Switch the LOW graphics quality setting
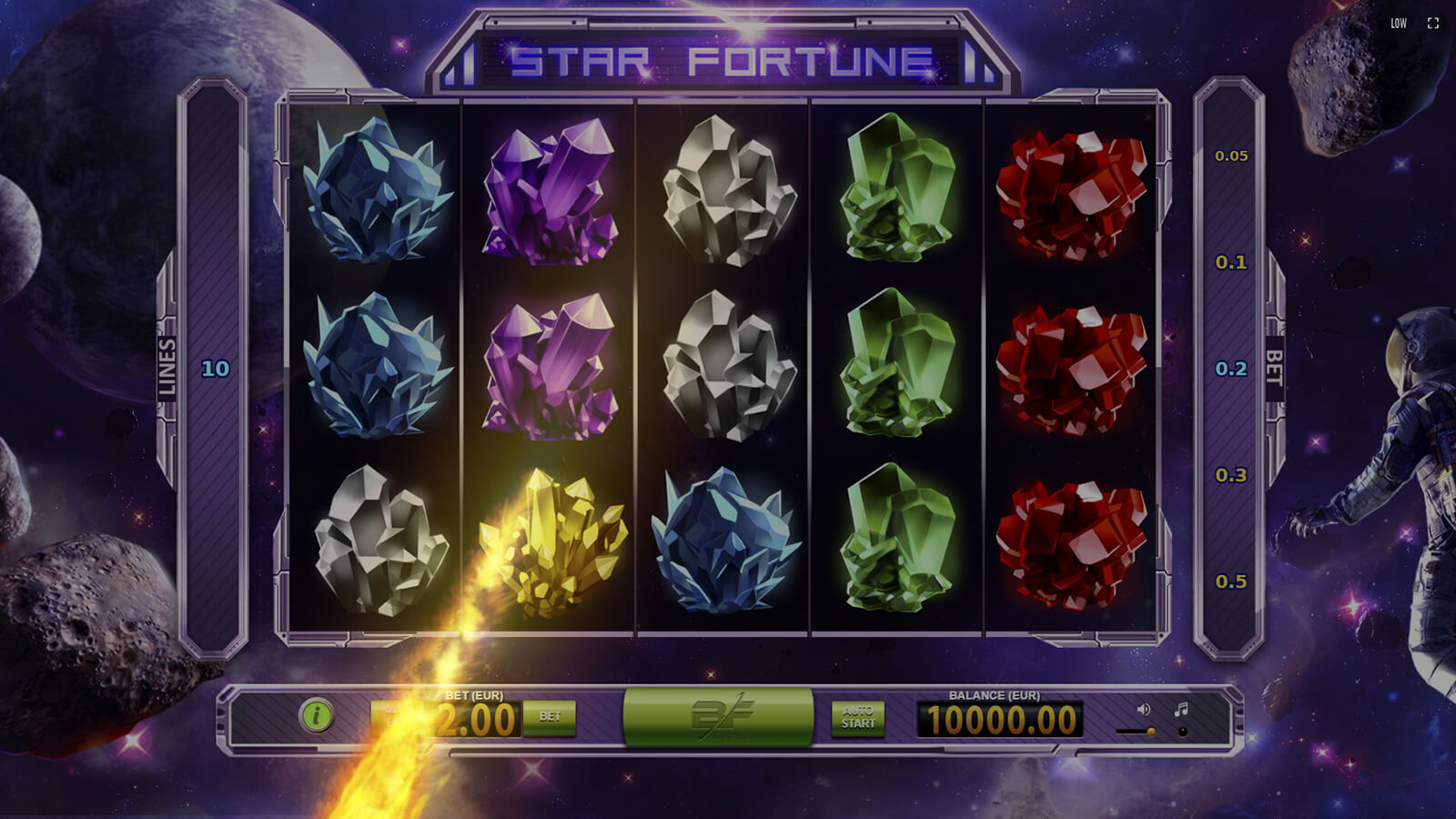1456x819 pixels. tap(1399, 24)
